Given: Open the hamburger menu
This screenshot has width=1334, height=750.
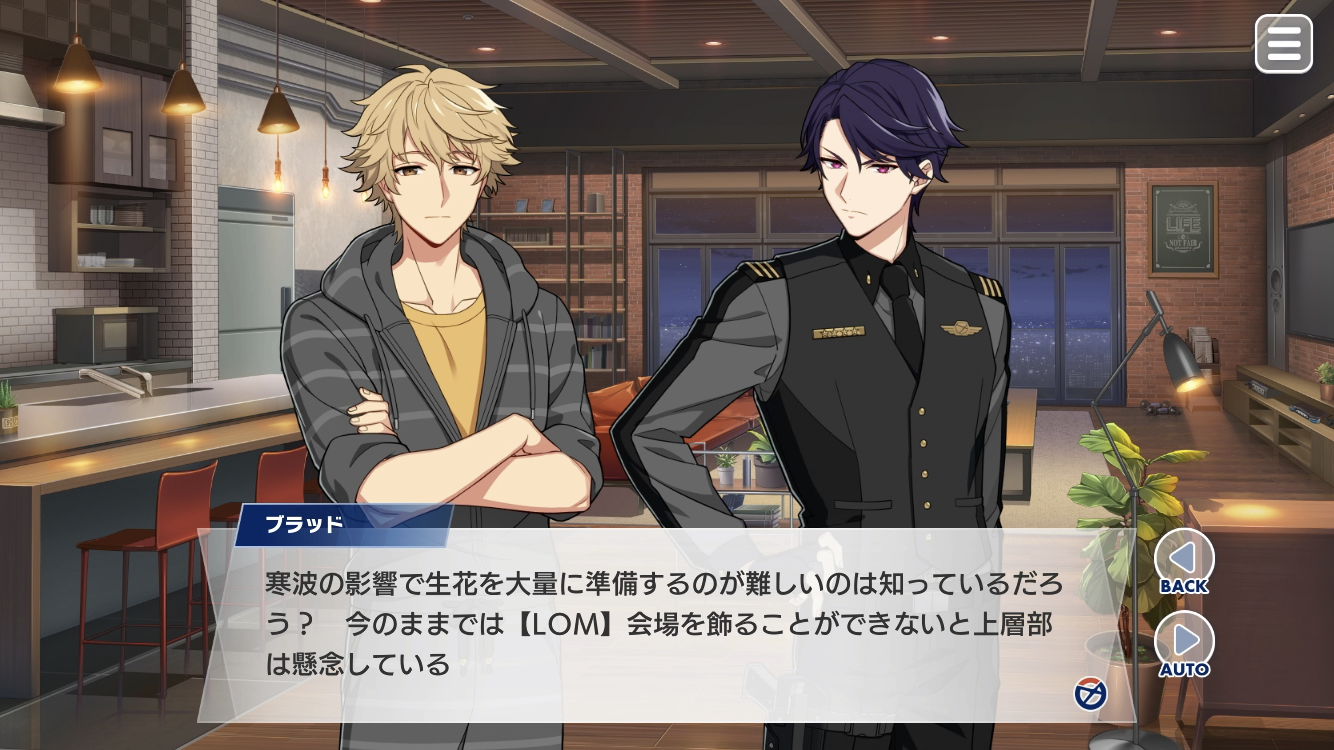Looking at the screenshot, I should (x=1283, y=44).
